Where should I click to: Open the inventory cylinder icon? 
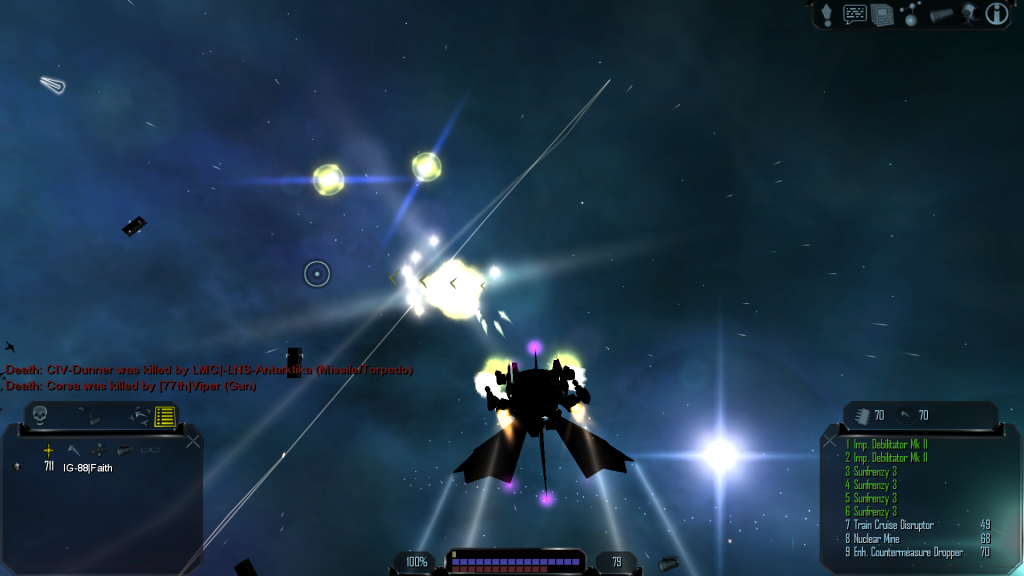coord(941,14)
